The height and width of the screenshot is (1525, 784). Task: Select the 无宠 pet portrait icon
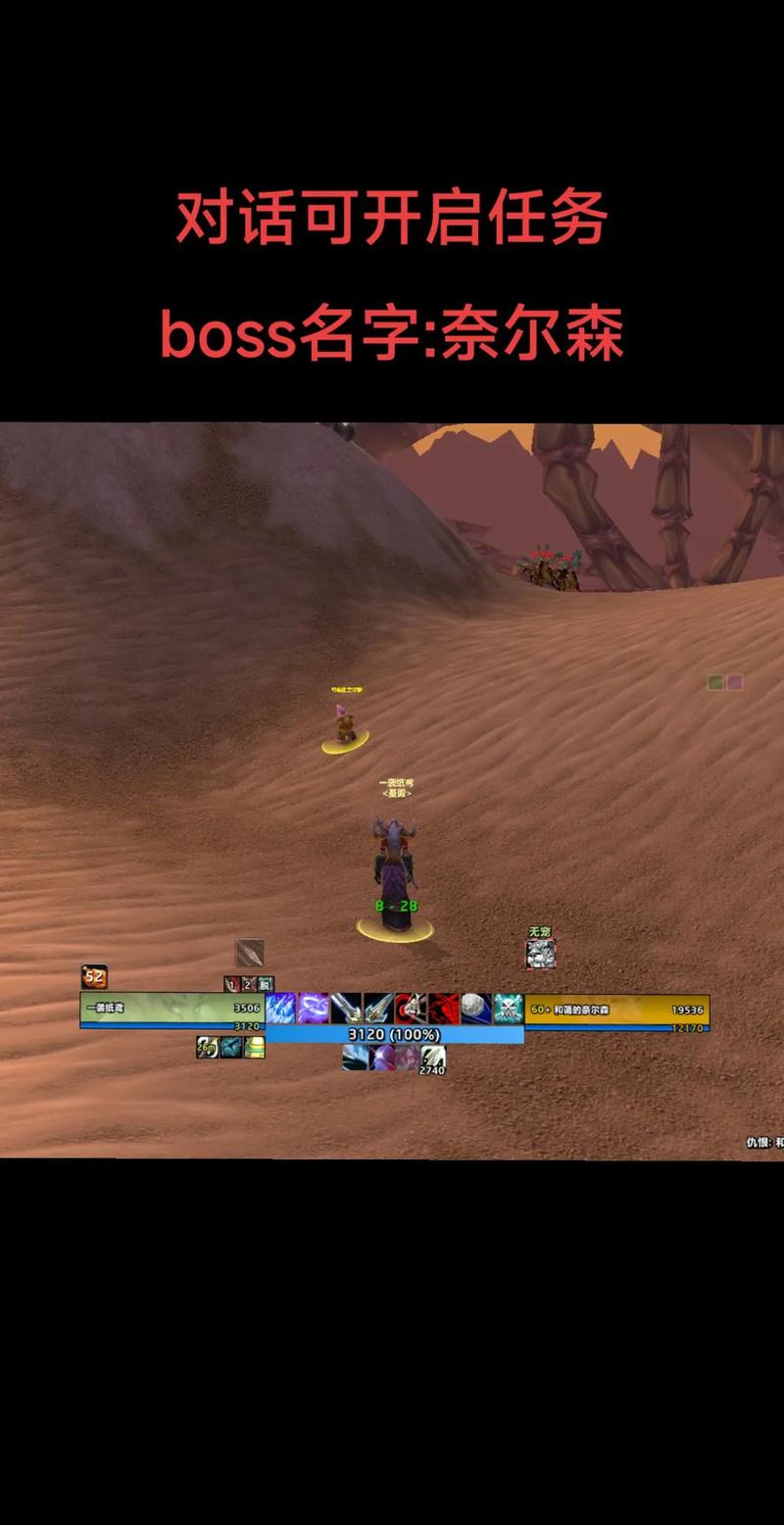[541, 954]
